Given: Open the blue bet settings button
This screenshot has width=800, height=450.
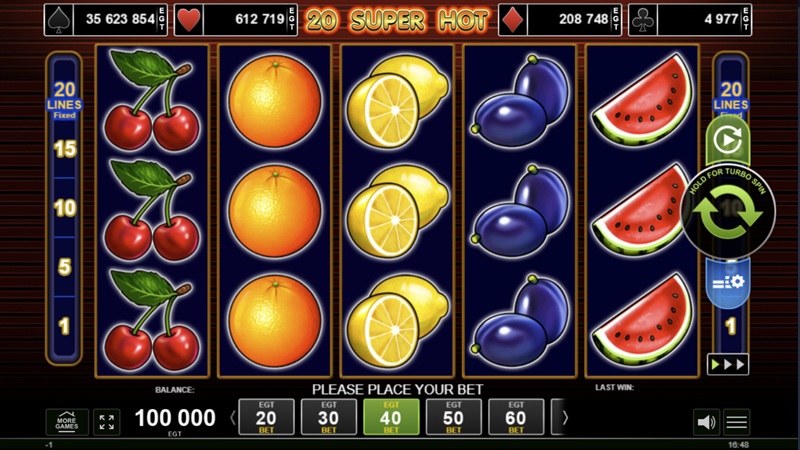Looking at the screenshot, I should 728,281.
